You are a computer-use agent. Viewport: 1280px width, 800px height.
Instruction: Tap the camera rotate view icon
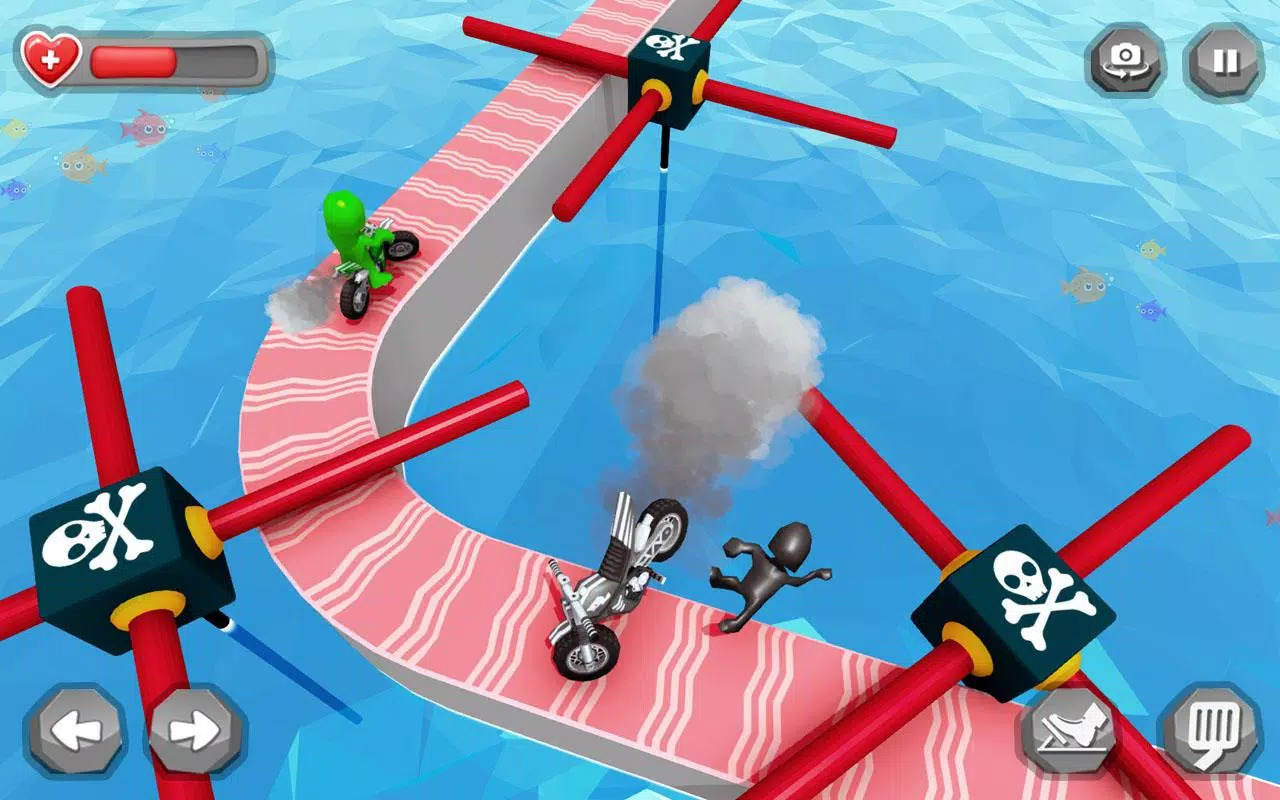click(x=1128, y=57)
